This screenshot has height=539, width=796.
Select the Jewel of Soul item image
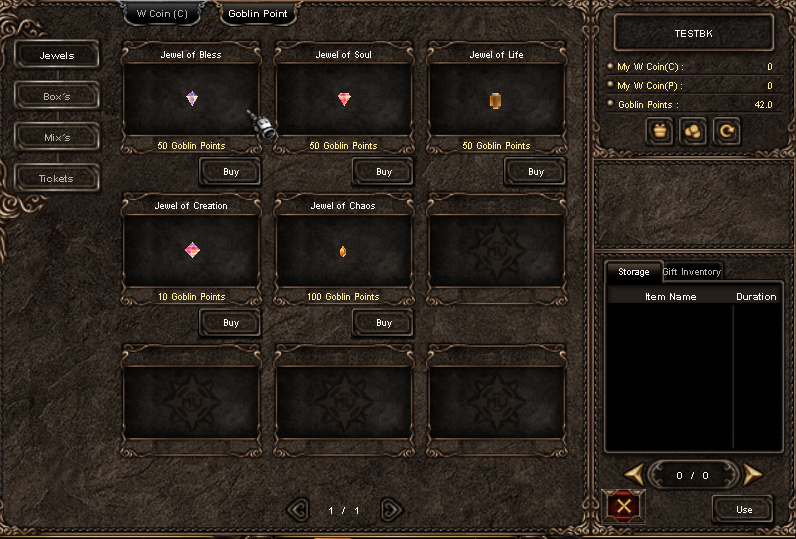(x=345, y=99)
